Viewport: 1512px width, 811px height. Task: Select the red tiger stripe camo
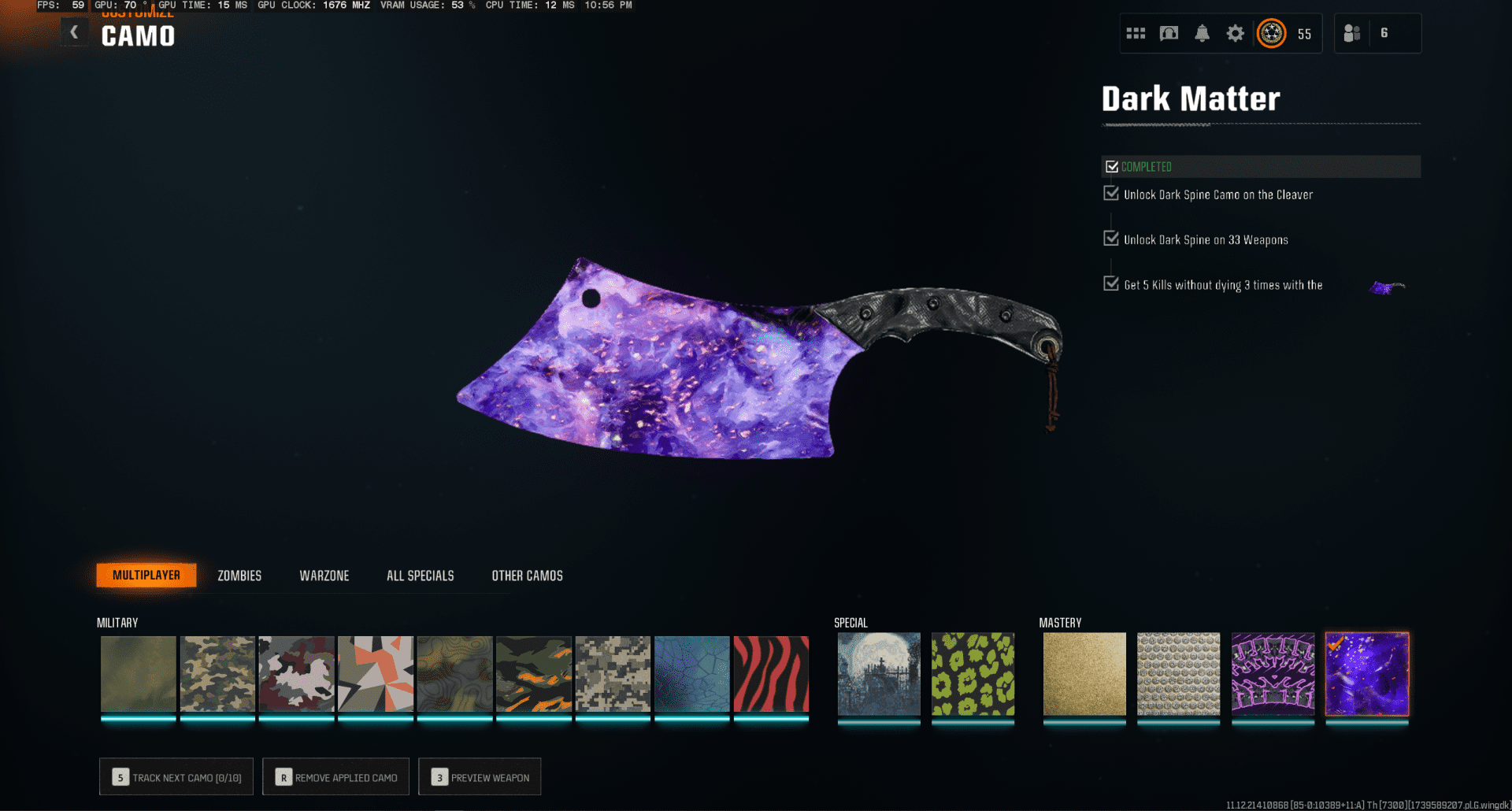(x=771, y=674)
